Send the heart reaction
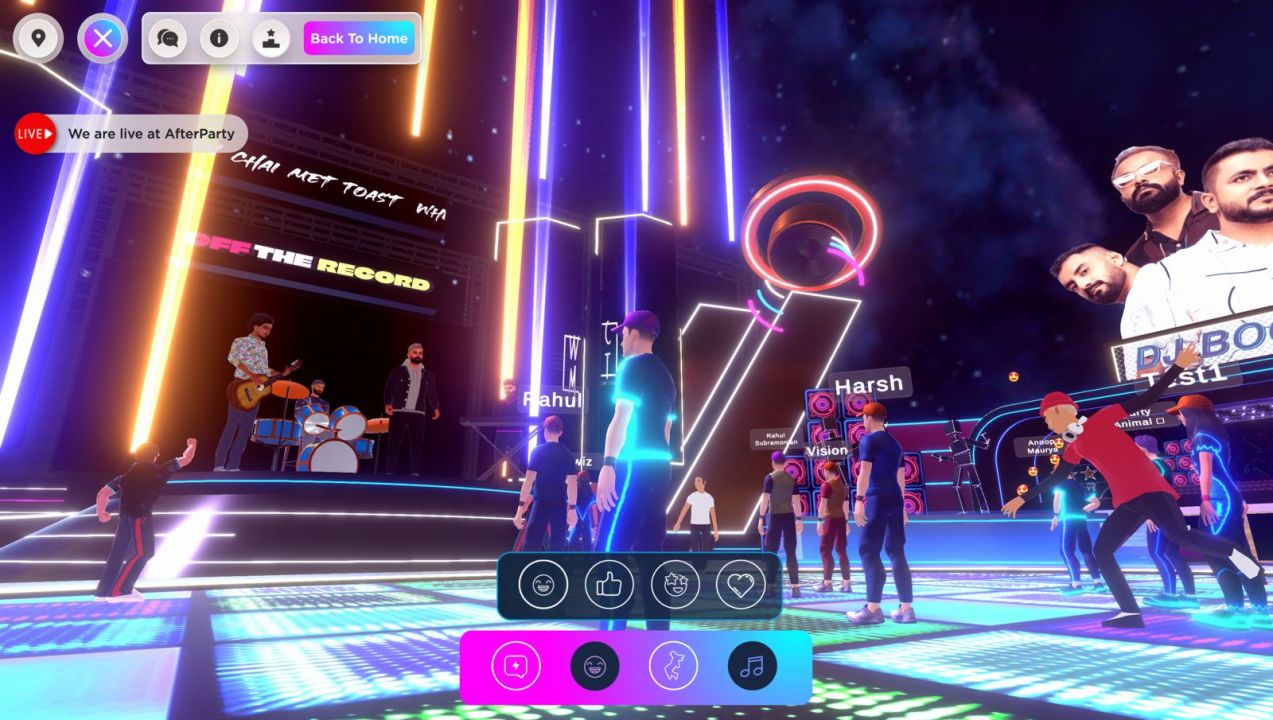 (740, 584)
